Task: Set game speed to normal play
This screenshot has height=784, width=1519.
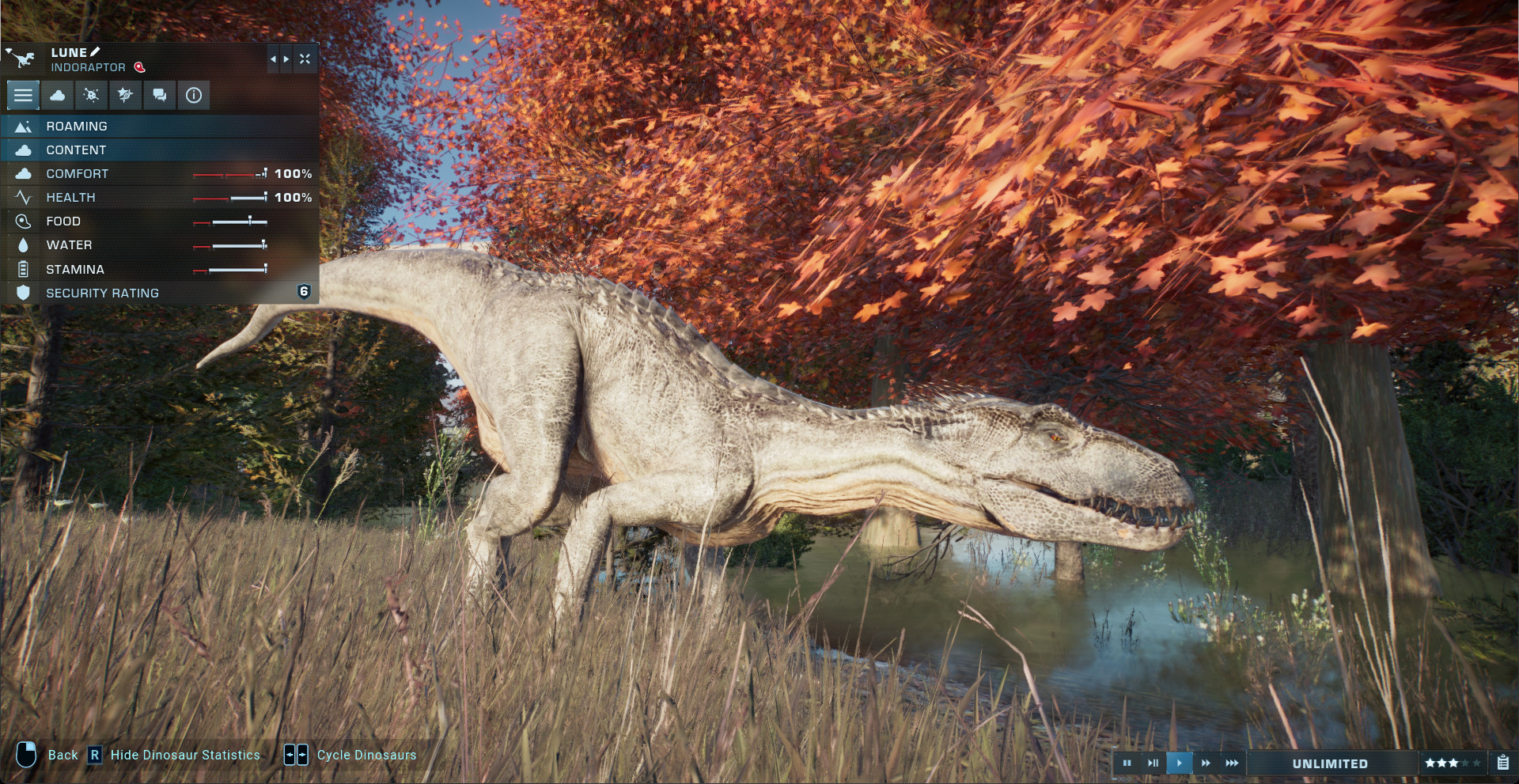Action: coord(1179,763)
